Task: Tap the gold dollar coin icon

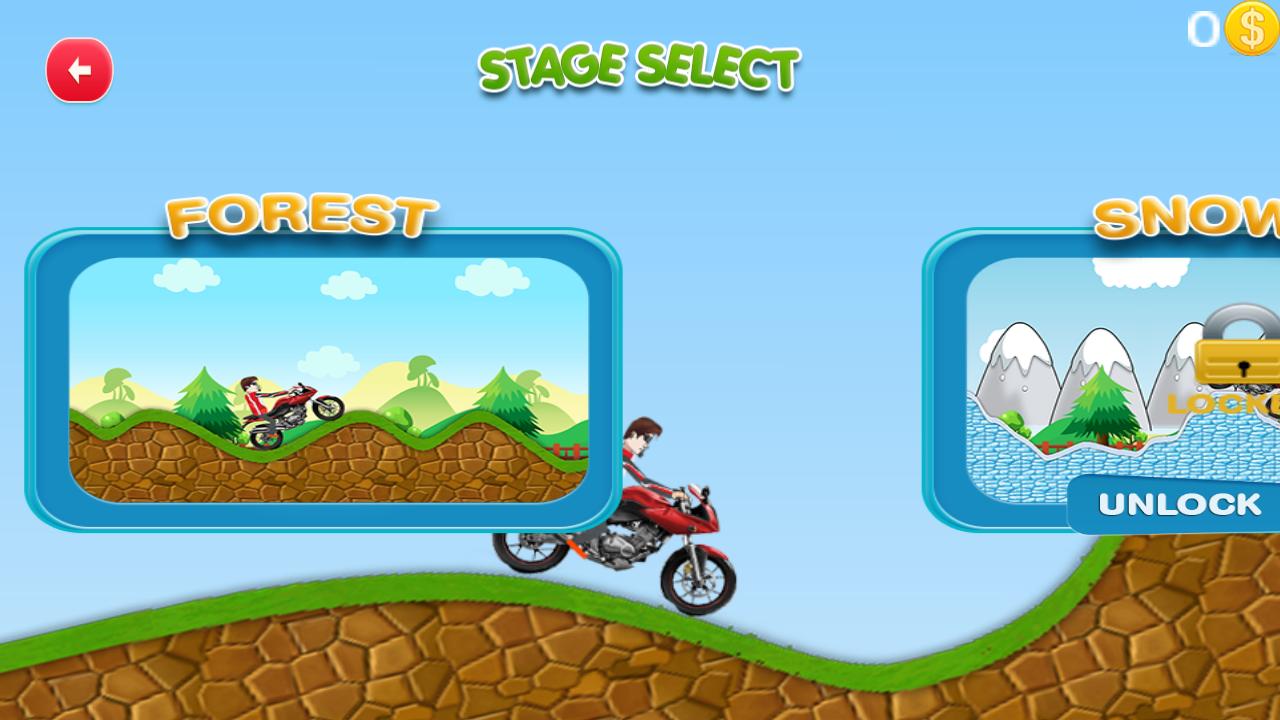Action: click(1248, 30)
